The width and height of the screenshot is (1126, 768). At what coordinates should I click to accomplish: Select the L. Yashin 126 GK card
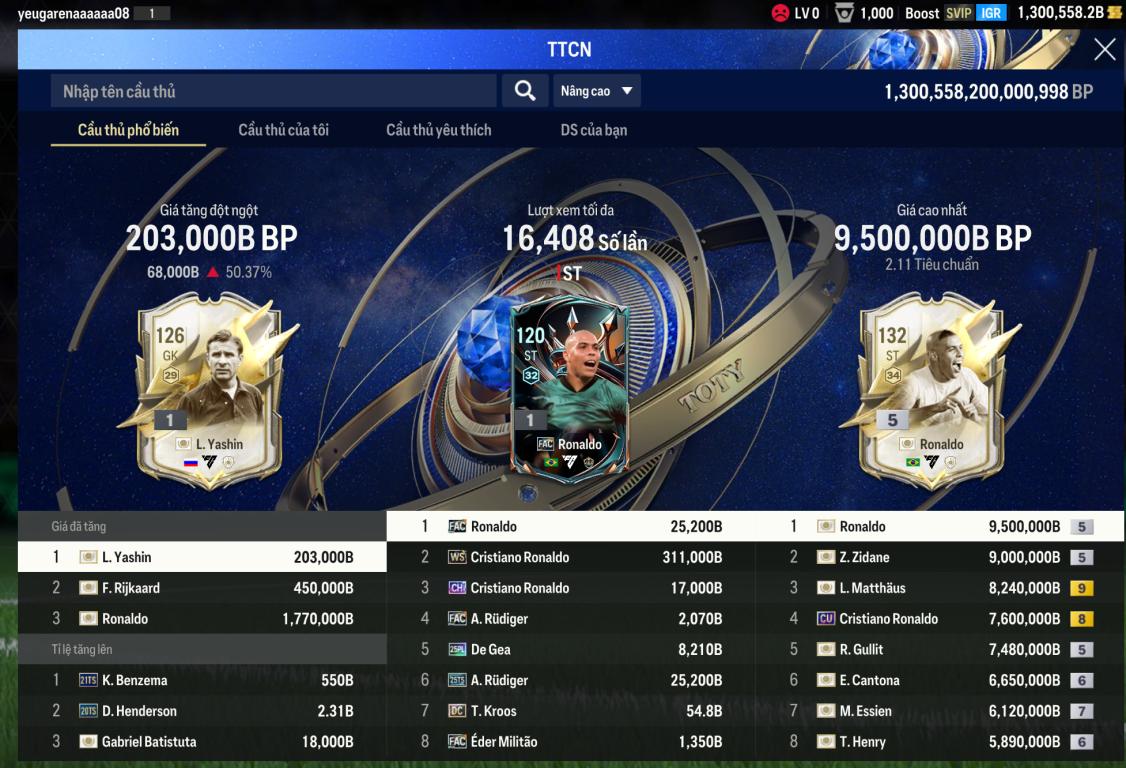point(211,390)
